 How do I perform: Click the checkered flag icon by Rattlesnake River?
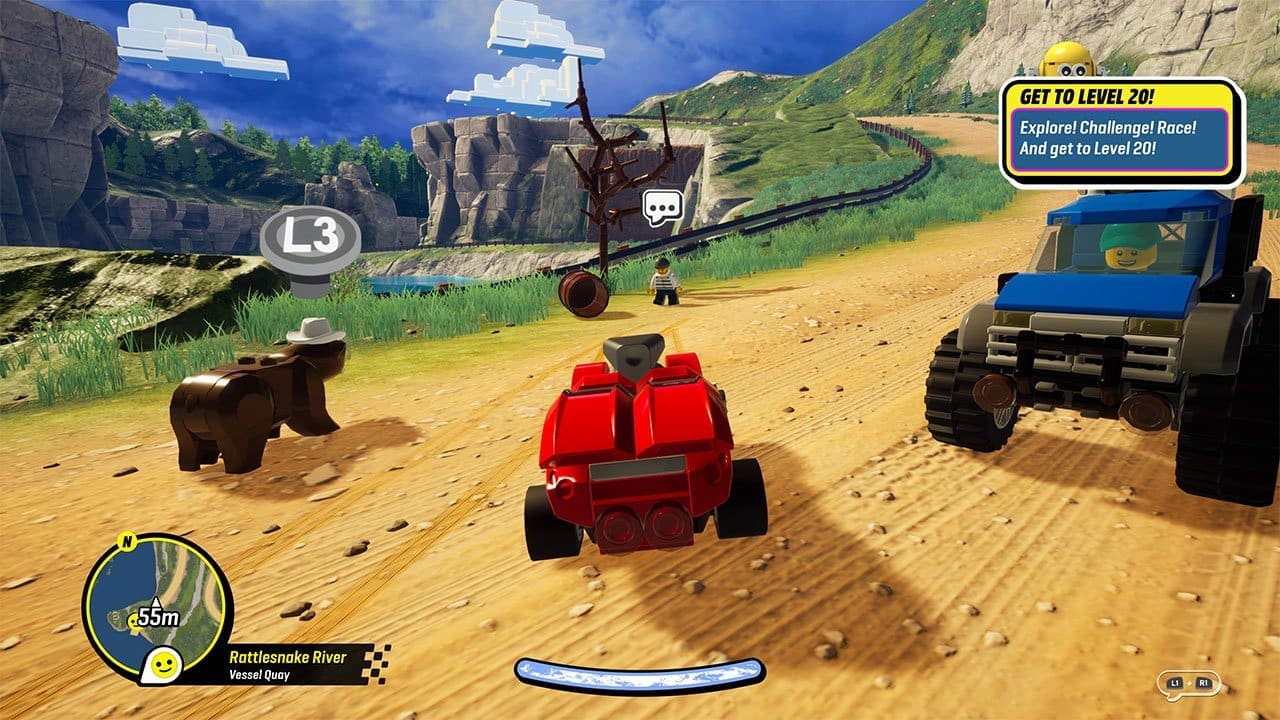377,664
